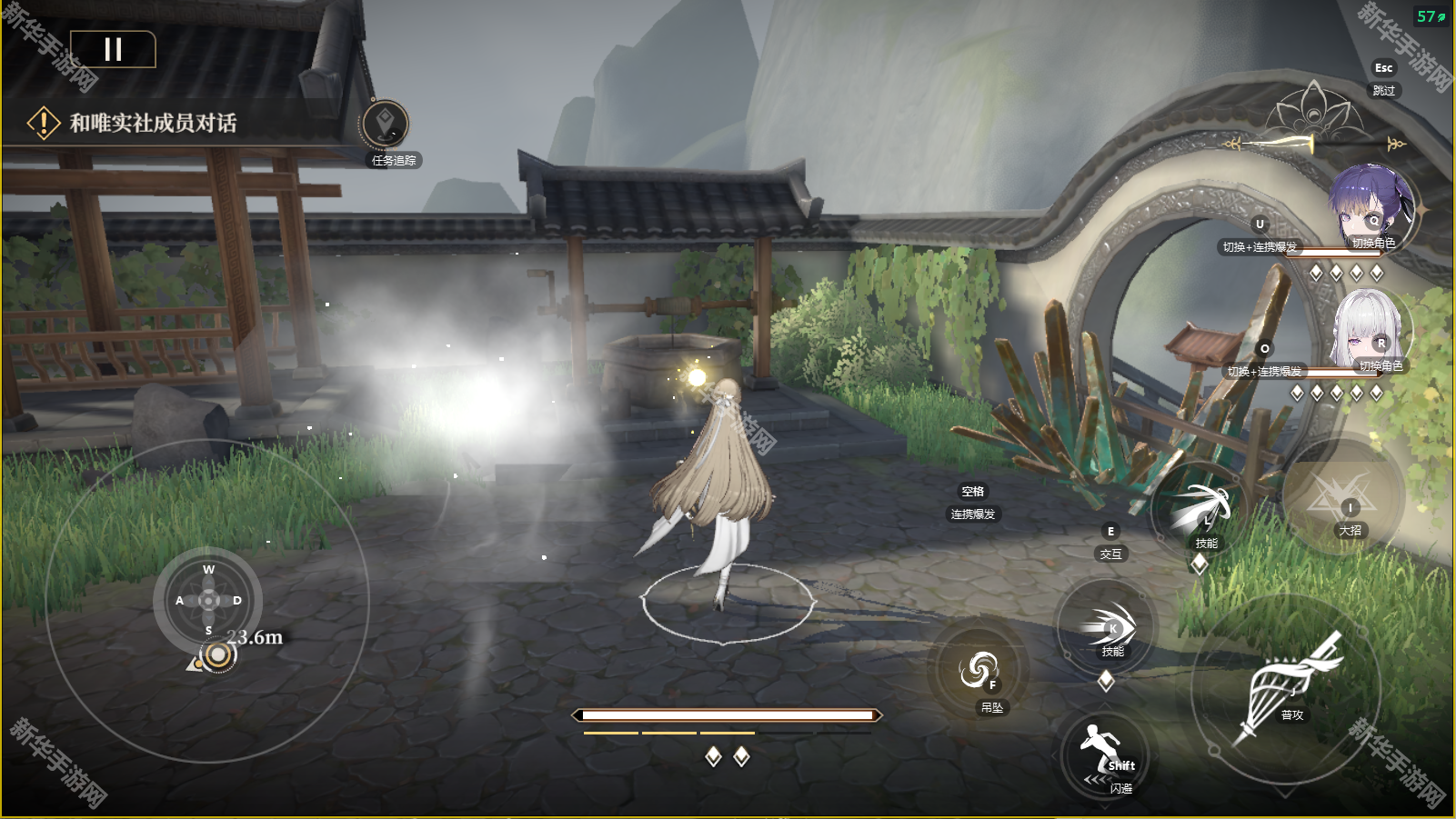Switch to the white-haired character portrait
This screenshot has width=1456, height=819.
pyautogui.click(x=1371, y=331)
